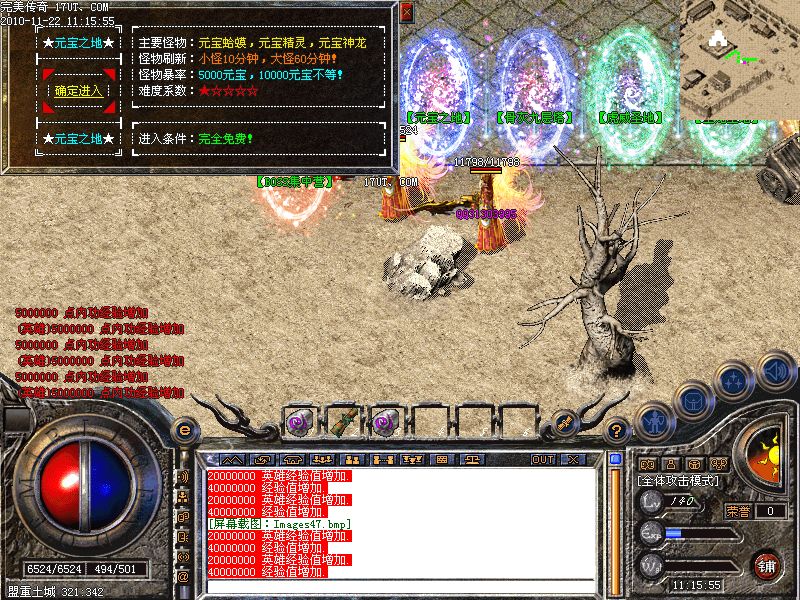The image size is (800, 600).
Task: Click the '@' chat channel button
Action: pos(184,577)
